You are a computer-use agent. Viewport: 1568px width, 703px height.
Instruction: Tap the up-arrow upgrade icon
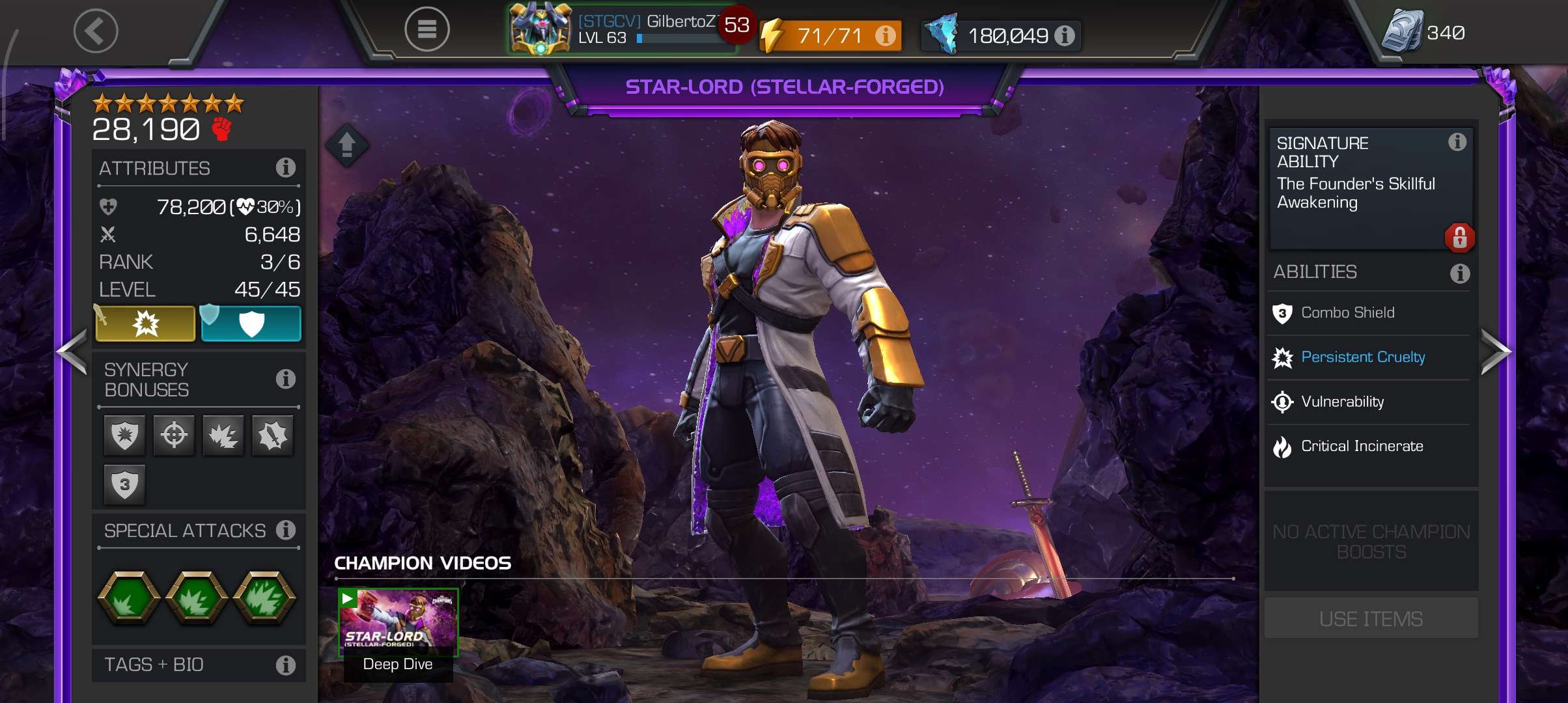(347, 145)
